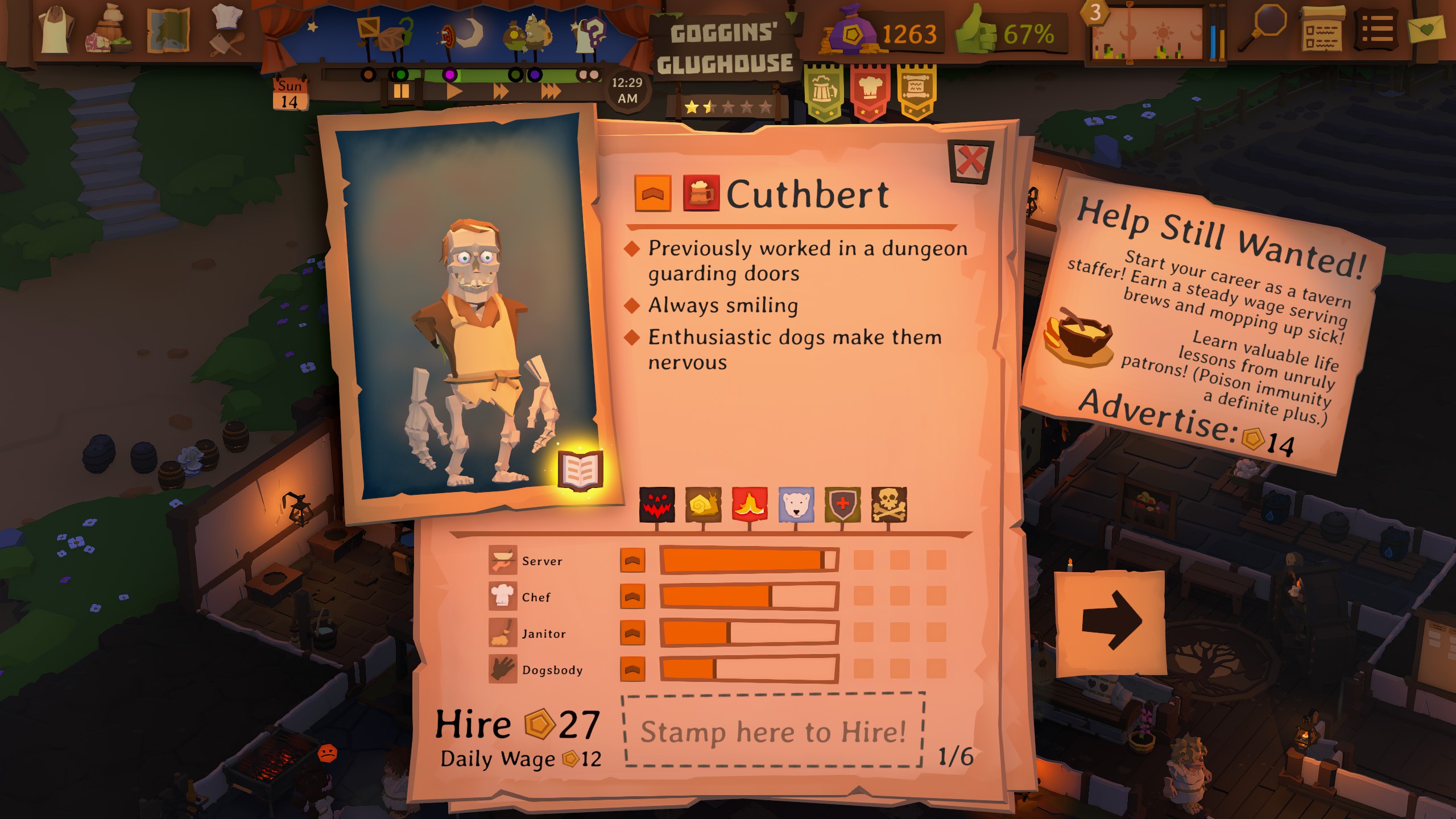Open the glowing book on Cuthbert's portrait

tap(580, 470)
